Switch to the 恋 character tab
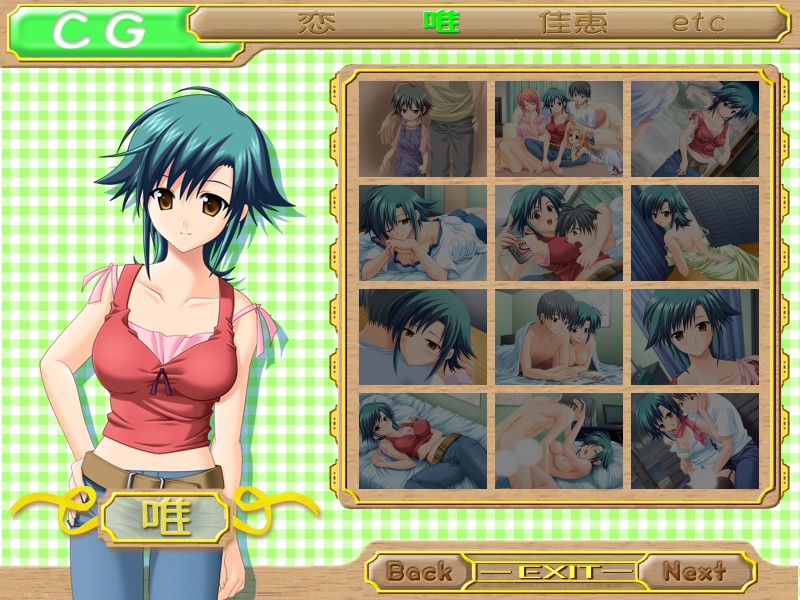800x600 pixels. (317, 22)
